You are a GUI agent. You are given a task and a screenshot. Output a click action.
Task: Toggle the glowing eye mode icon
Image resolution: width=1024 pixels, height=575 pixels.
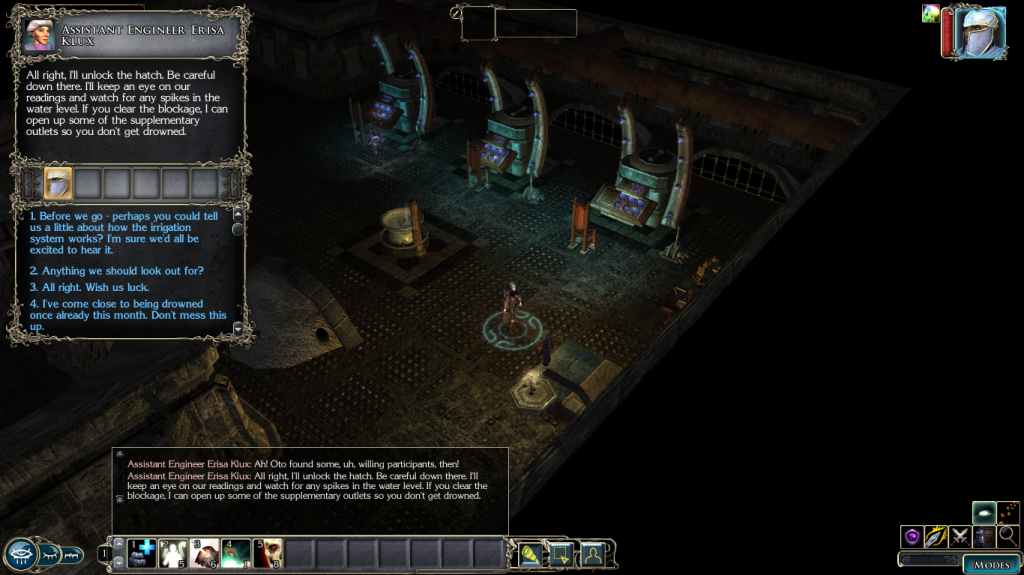[x=984, y=513]
